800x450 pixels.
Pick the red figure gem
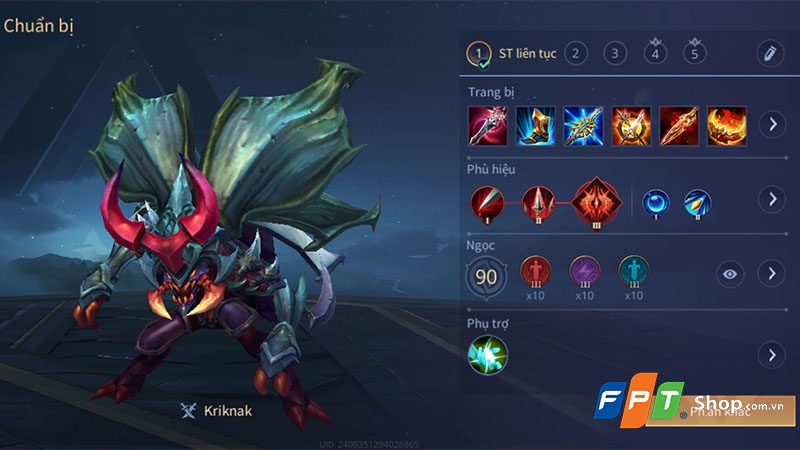[x=536, y=272]
